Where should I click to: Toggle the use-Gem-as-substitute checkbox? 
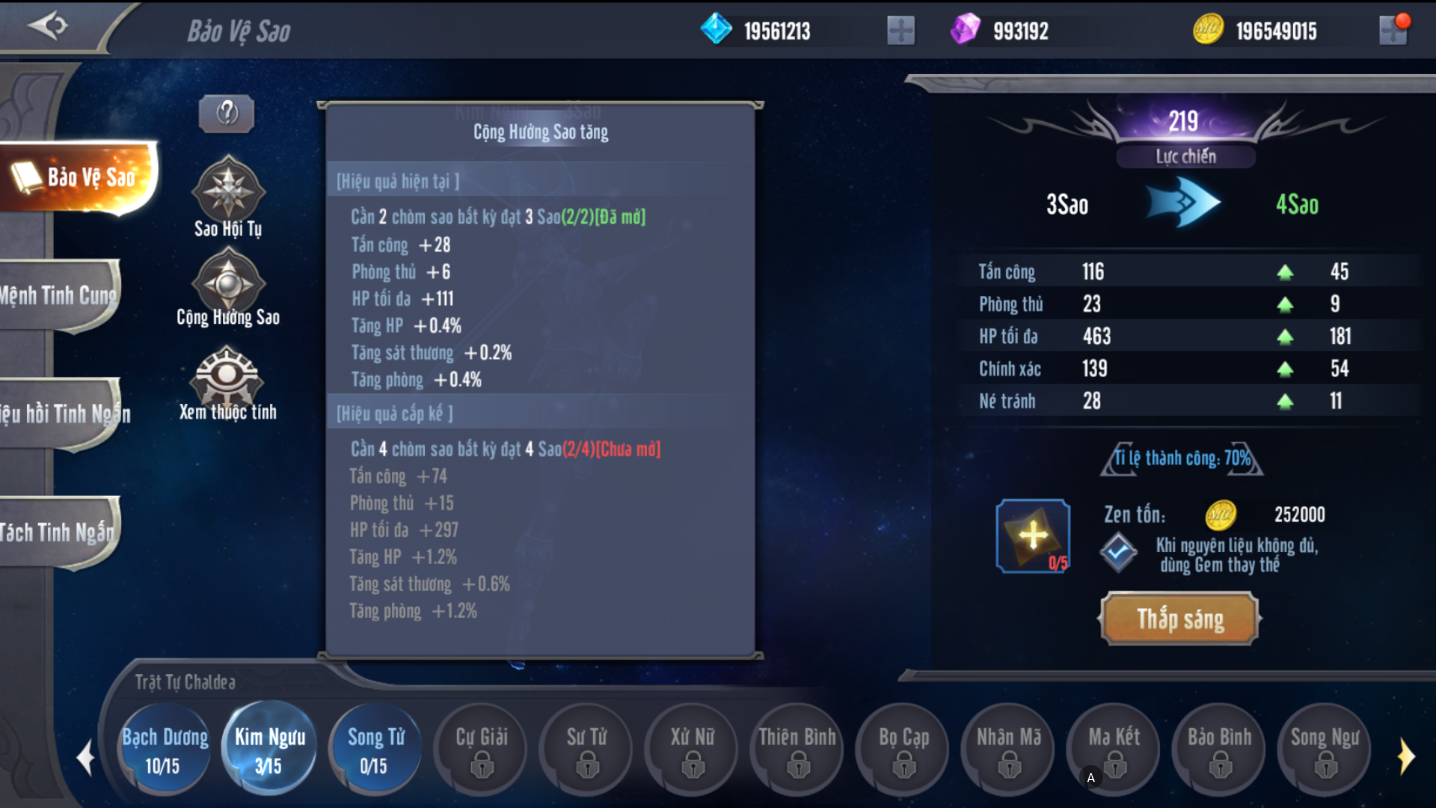pyautogui.click(x=1118, y=552)
